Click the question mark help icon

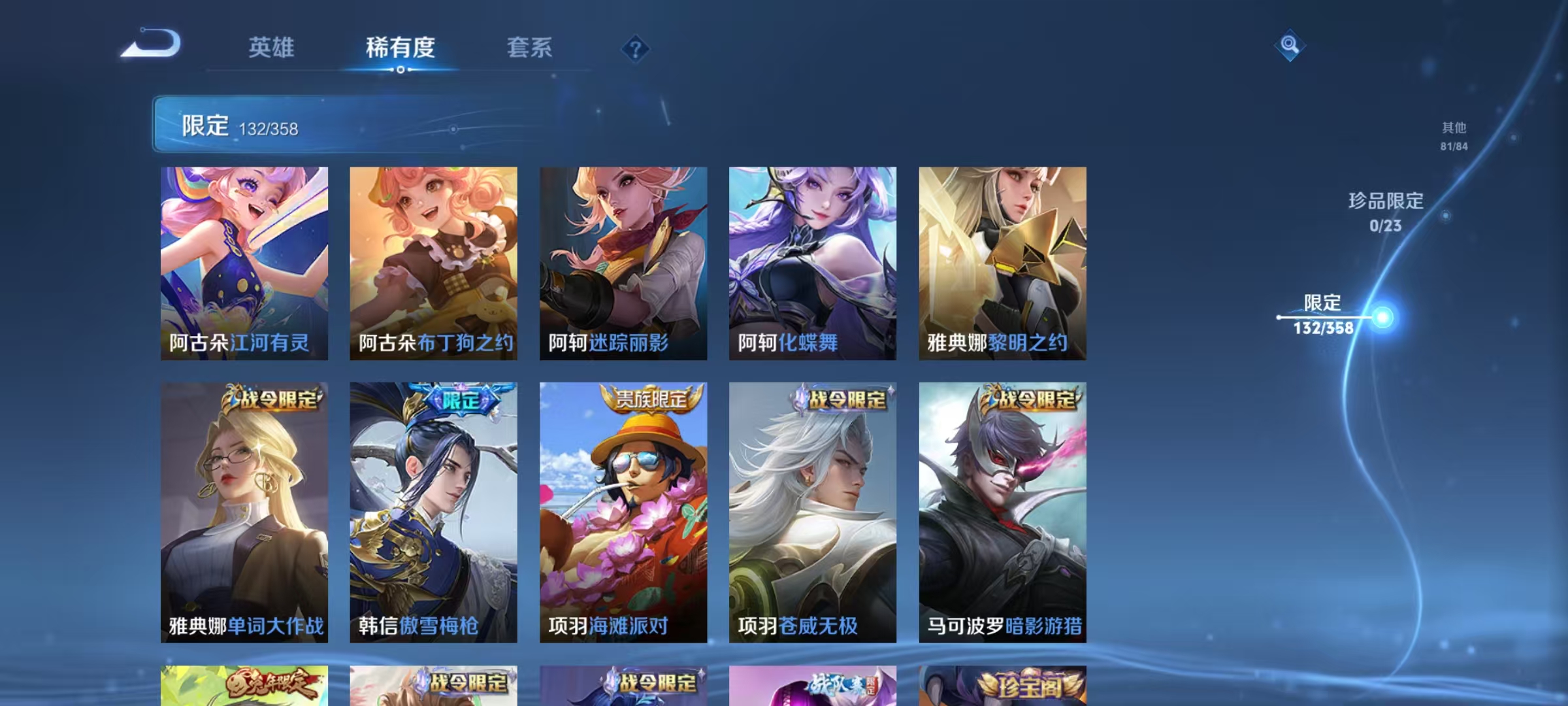tap(636, 50)
